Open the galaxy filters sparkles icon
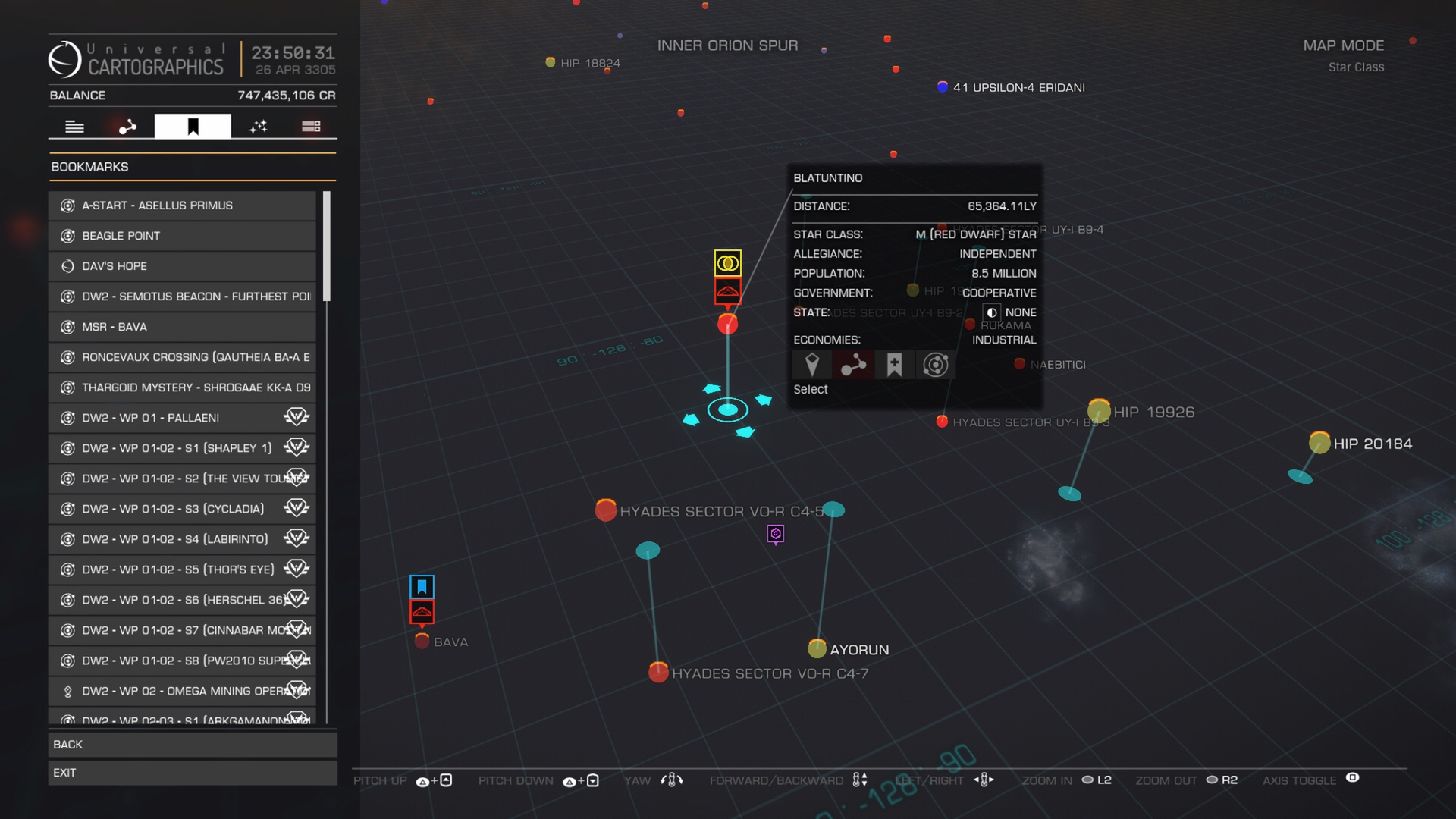The height and width of the screenshot is (819, 1456). (x=258, y=126)
